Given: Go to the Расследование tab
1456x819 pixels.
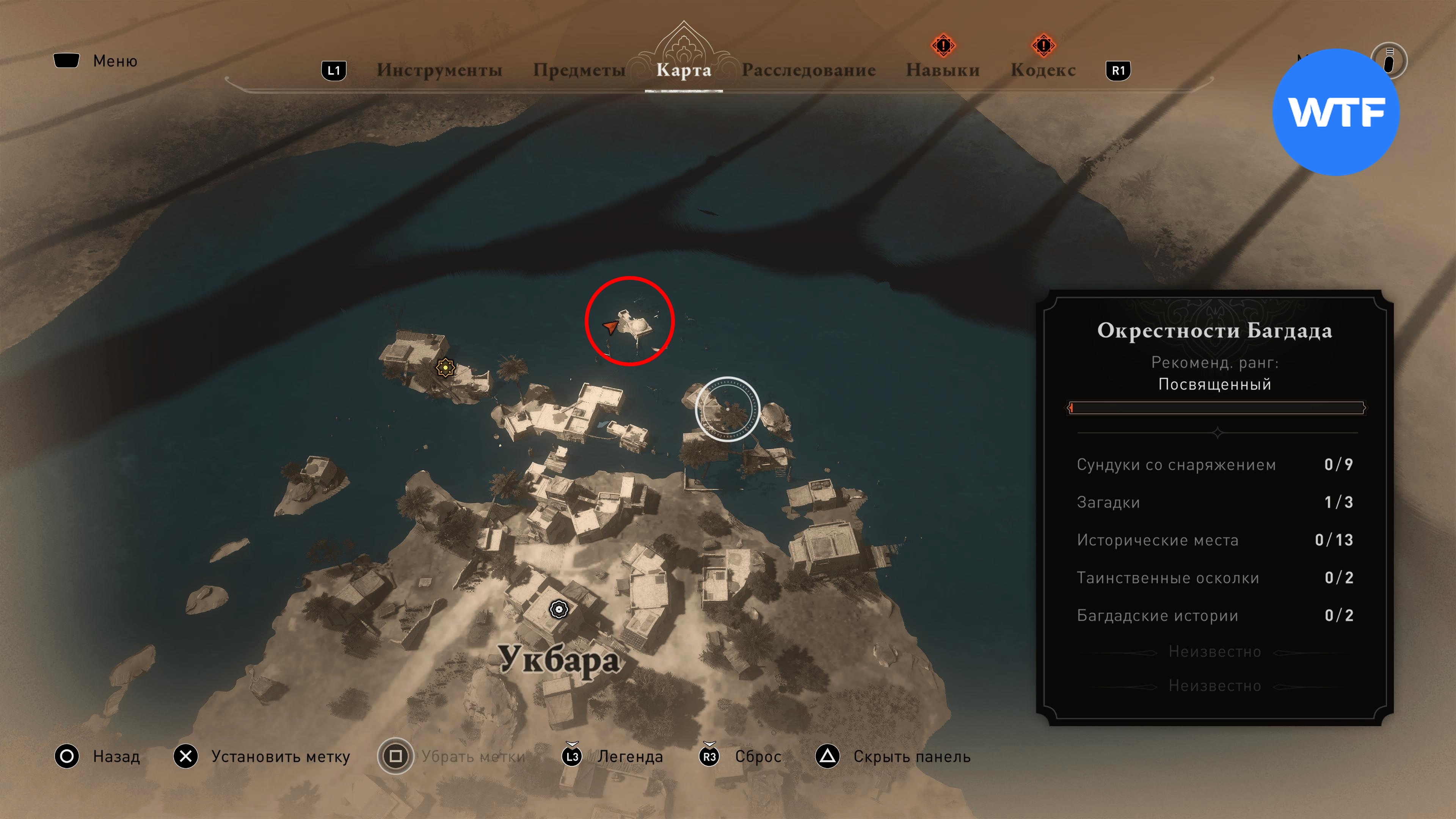Looking at the screenshot, I should coord(808,70).
